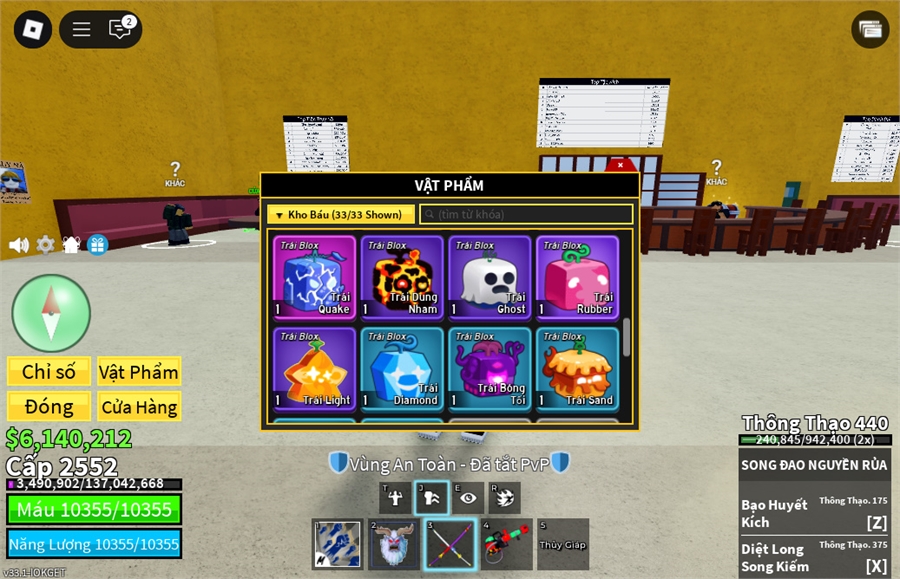
Task: Pick the Trái Sand fruit
Action: 577,369
